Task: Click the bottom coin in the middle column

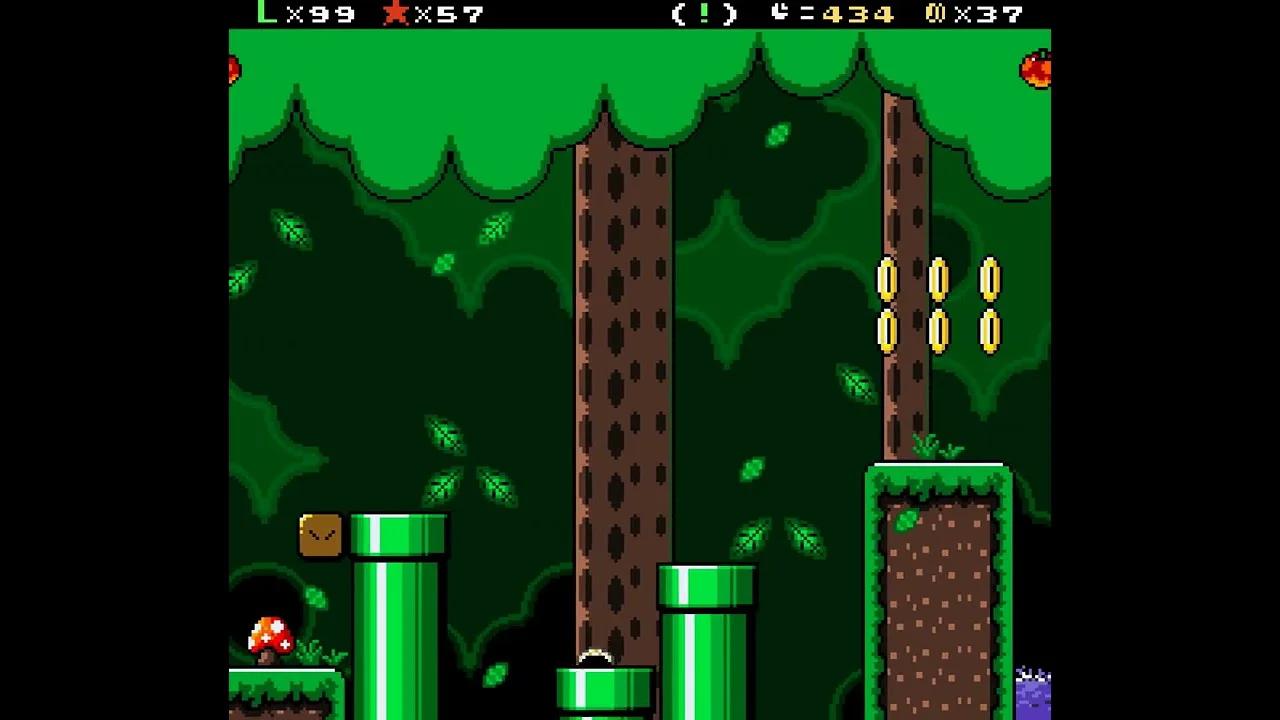Action: [940, 332]
